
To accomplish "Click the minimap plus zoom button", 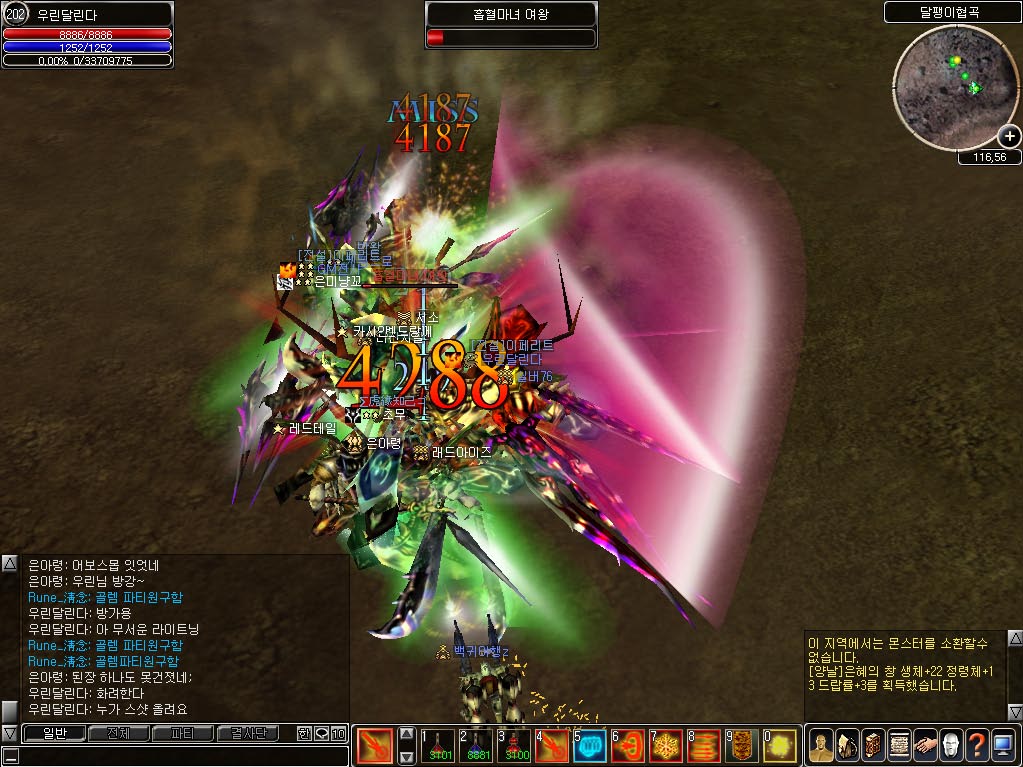I will 1009,137.
